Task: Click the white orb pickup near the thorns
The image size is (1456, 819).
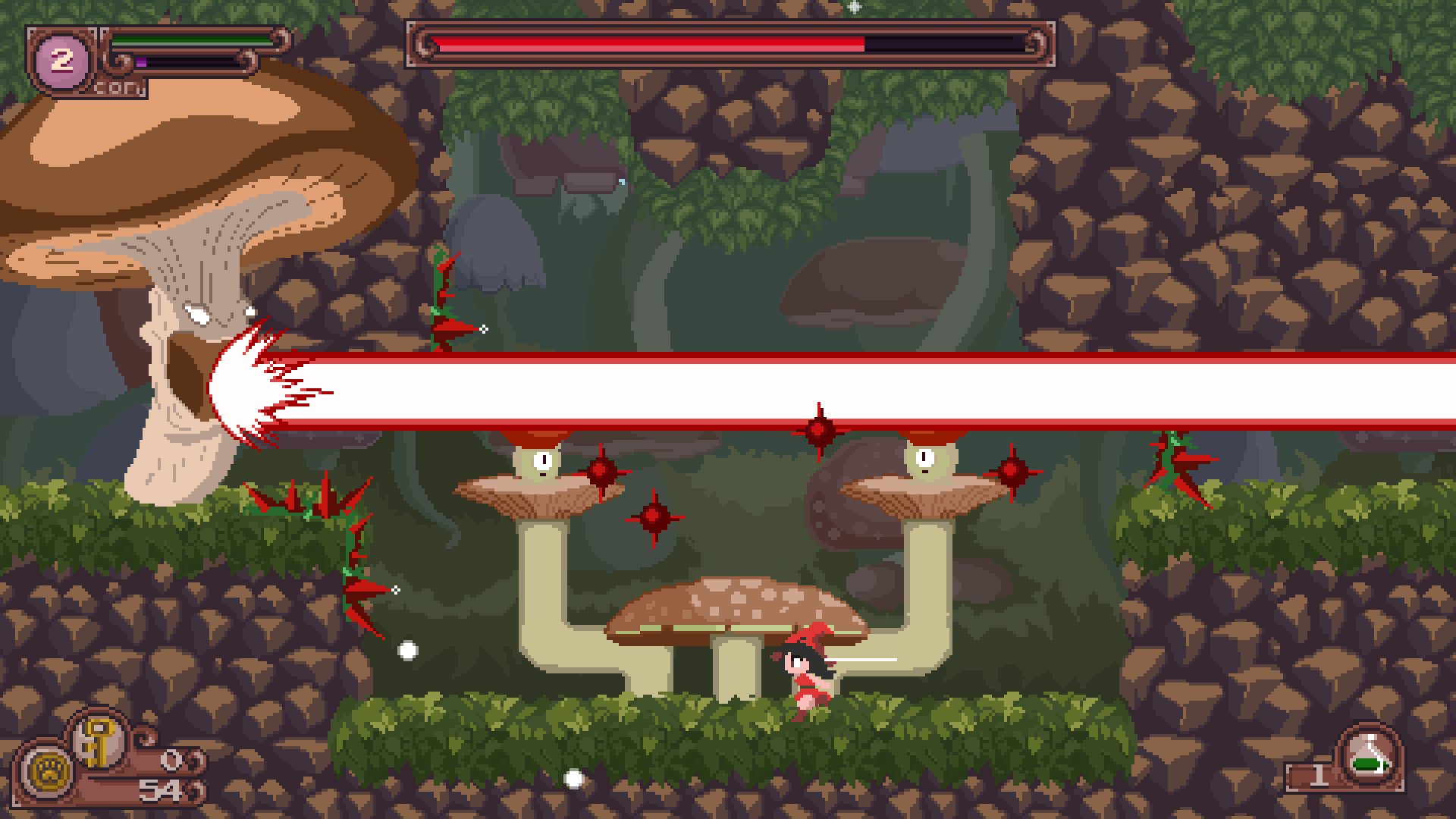Action: (x=406, y=649)
